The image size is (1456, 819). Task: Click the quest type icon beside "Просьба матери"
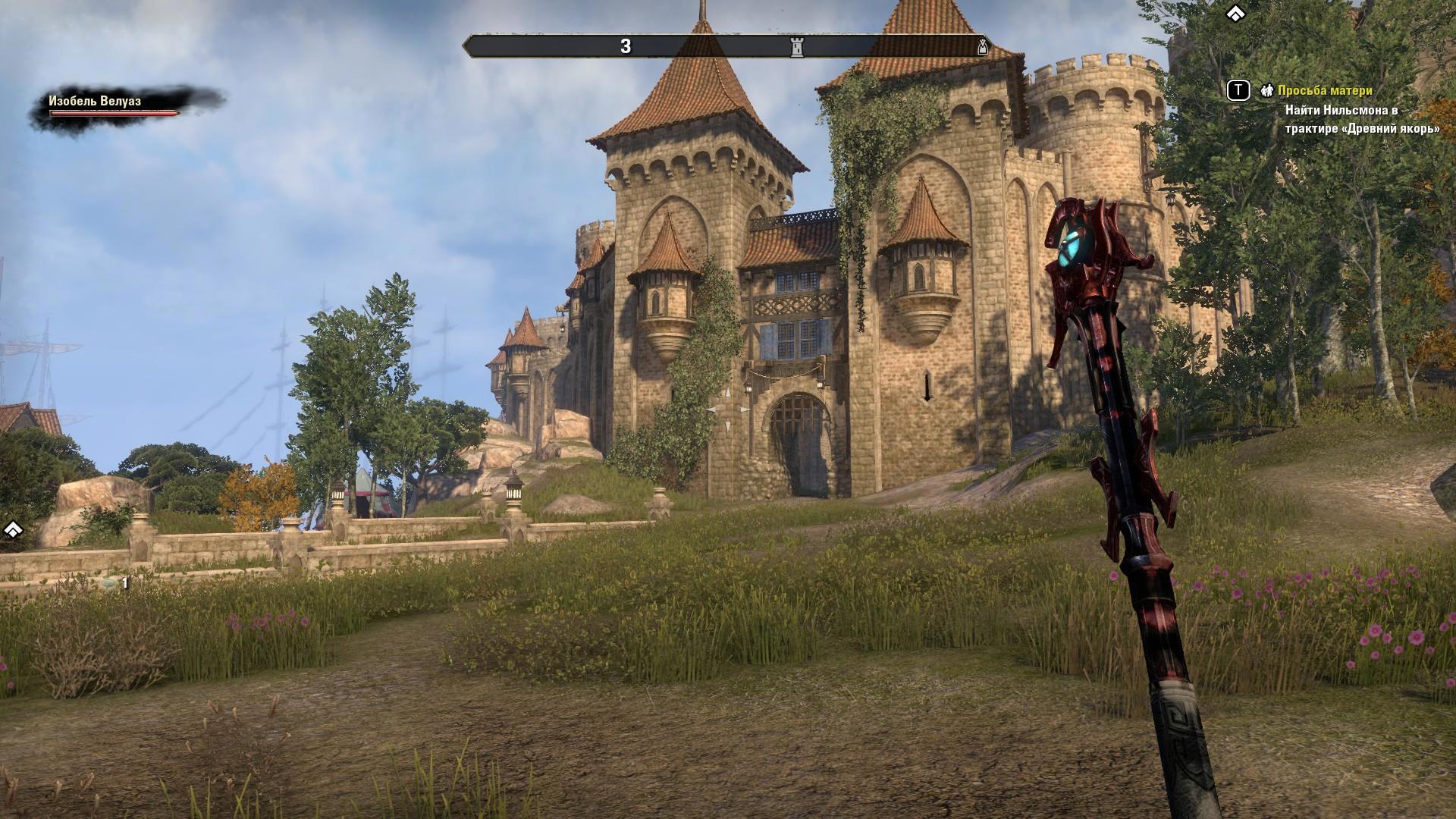click(x=1266, y=91)
